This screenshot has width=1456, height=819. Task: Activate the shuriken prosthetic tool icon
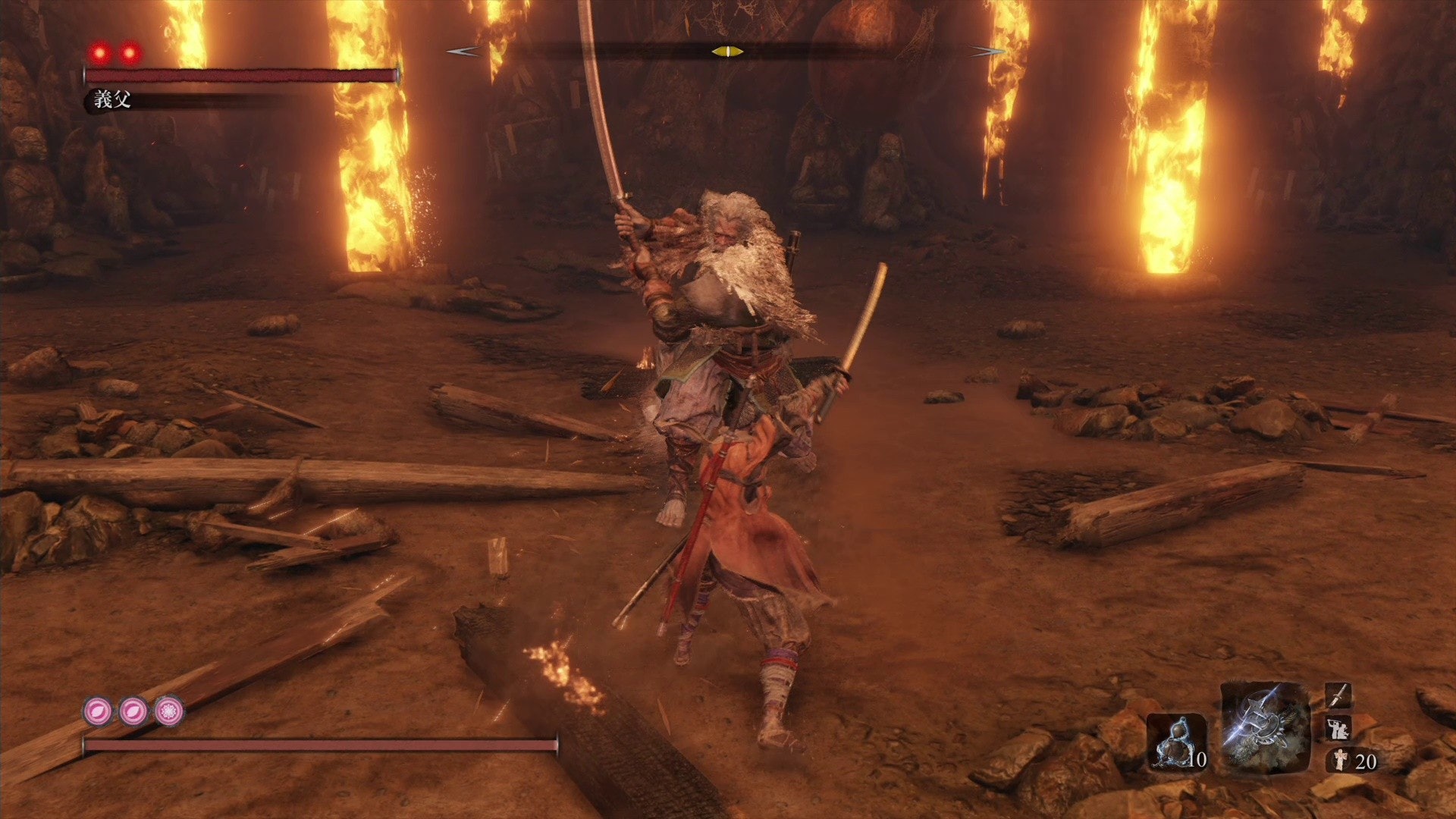[x=1265, y=728]
